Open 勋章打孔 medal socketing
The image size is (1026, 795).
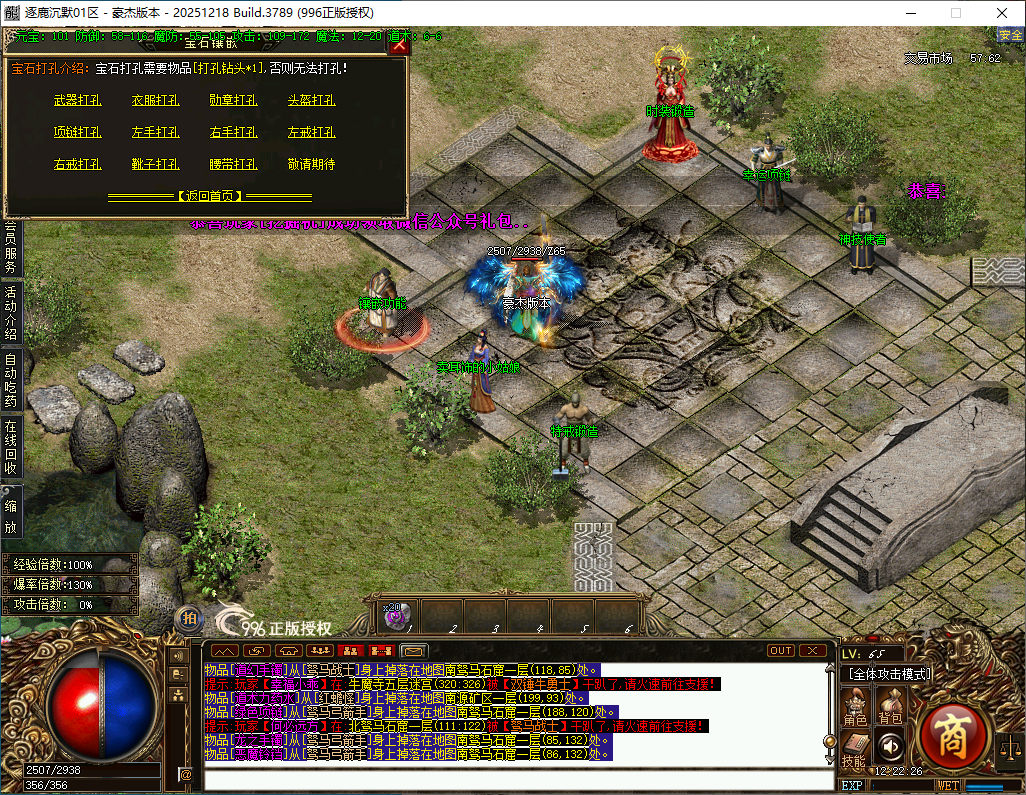coord(234,101)
